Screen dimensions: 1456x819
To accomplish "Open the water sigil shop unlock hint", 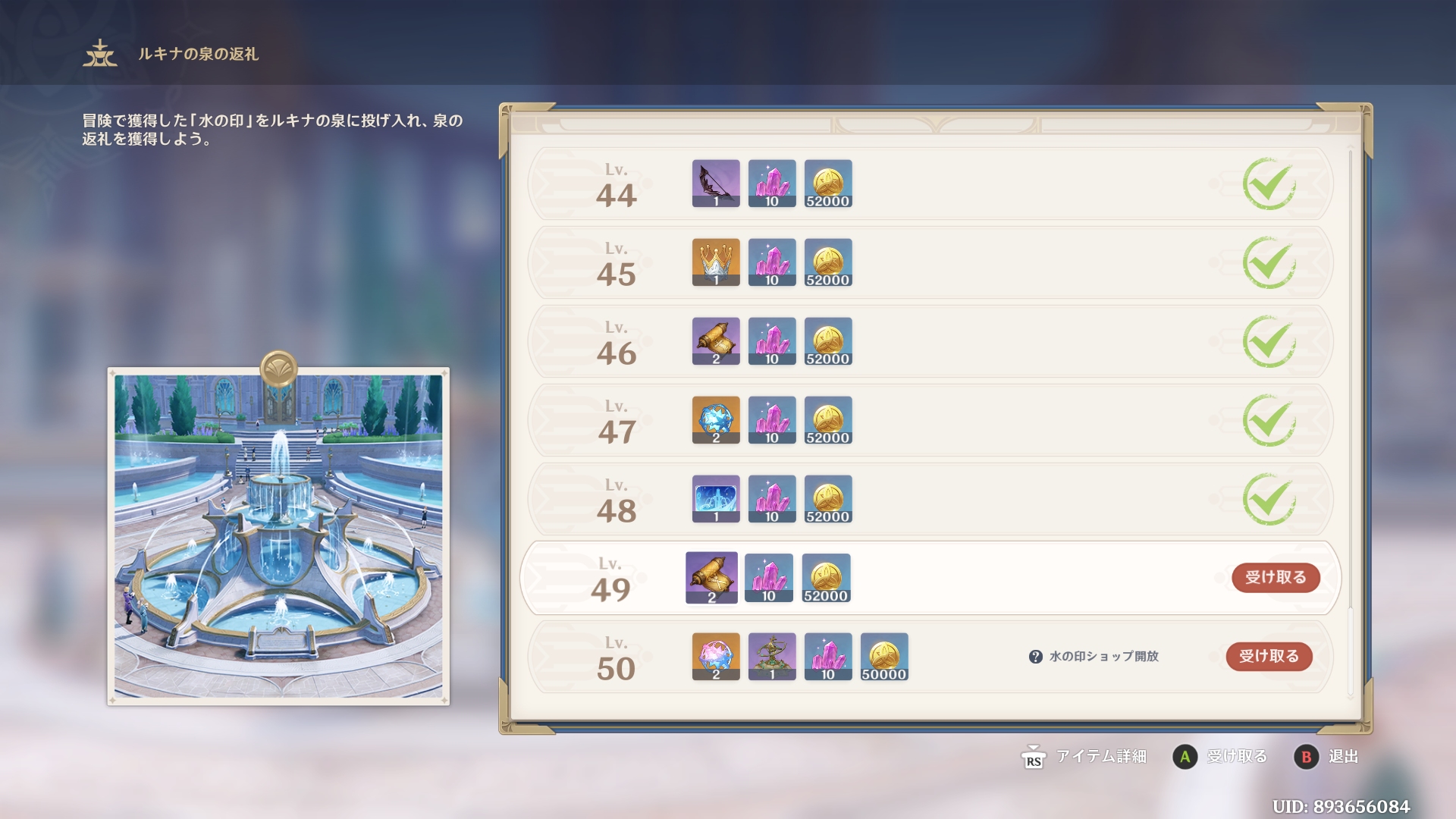I will (1036, 657).
